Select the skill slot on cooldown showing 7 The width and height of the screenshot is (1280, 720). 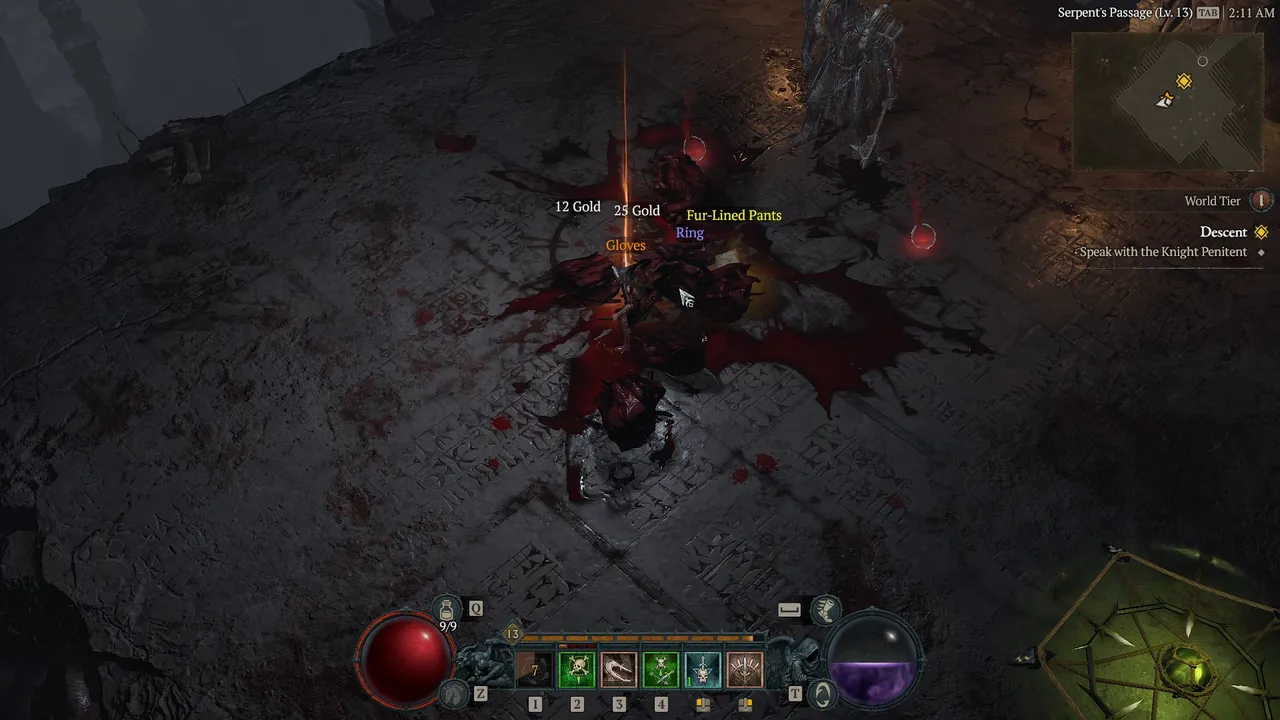(x=535, y=669)
